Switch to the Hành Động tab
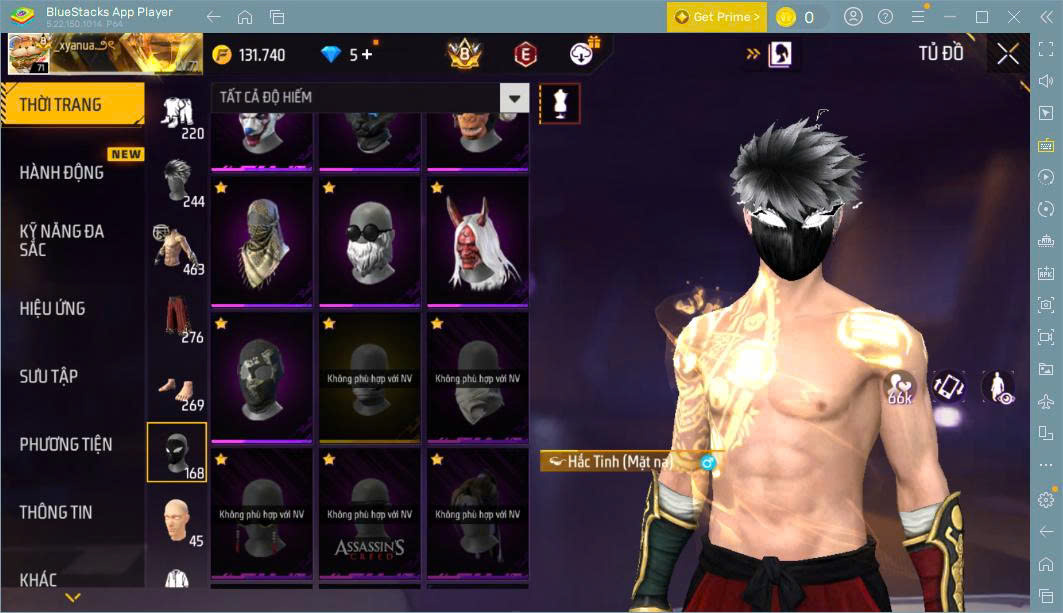Image resolution: width=1063 pixels, height=613 pixels. 62,172
